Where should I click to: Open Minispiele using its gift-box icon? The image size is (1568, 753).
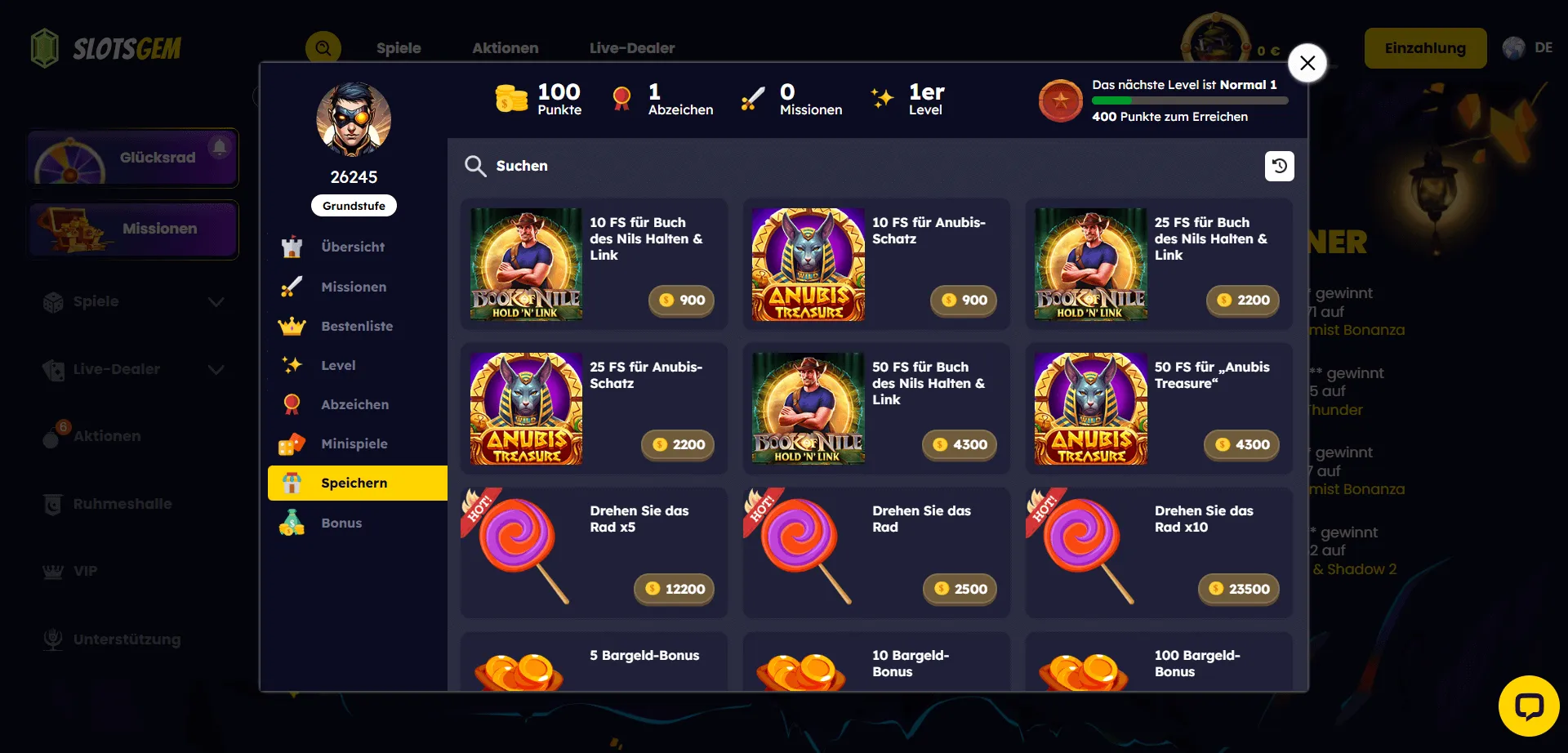pos(292,443)
